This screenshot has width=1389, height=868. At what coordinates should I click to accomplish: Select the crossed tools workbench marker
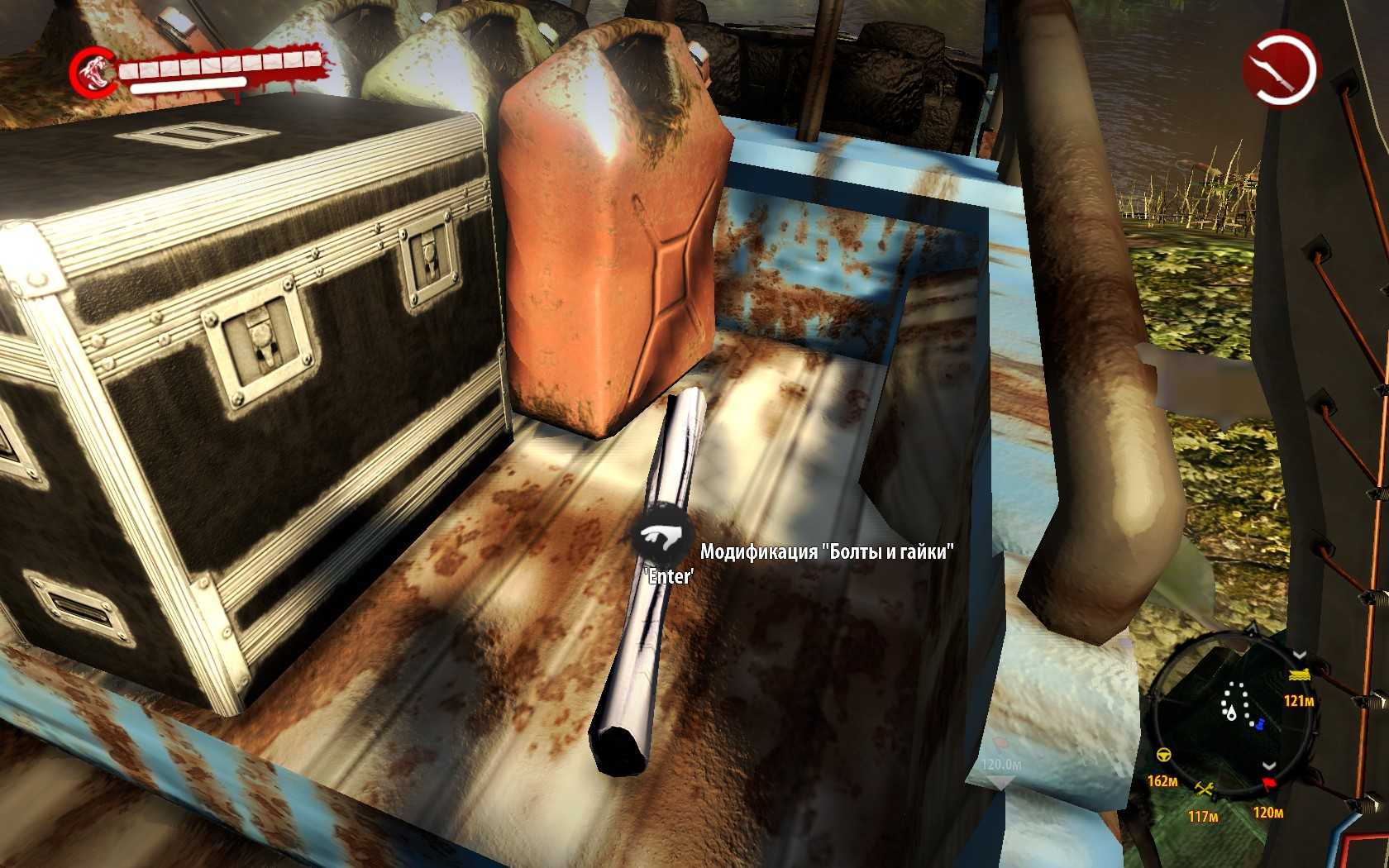click(1204, 789)
